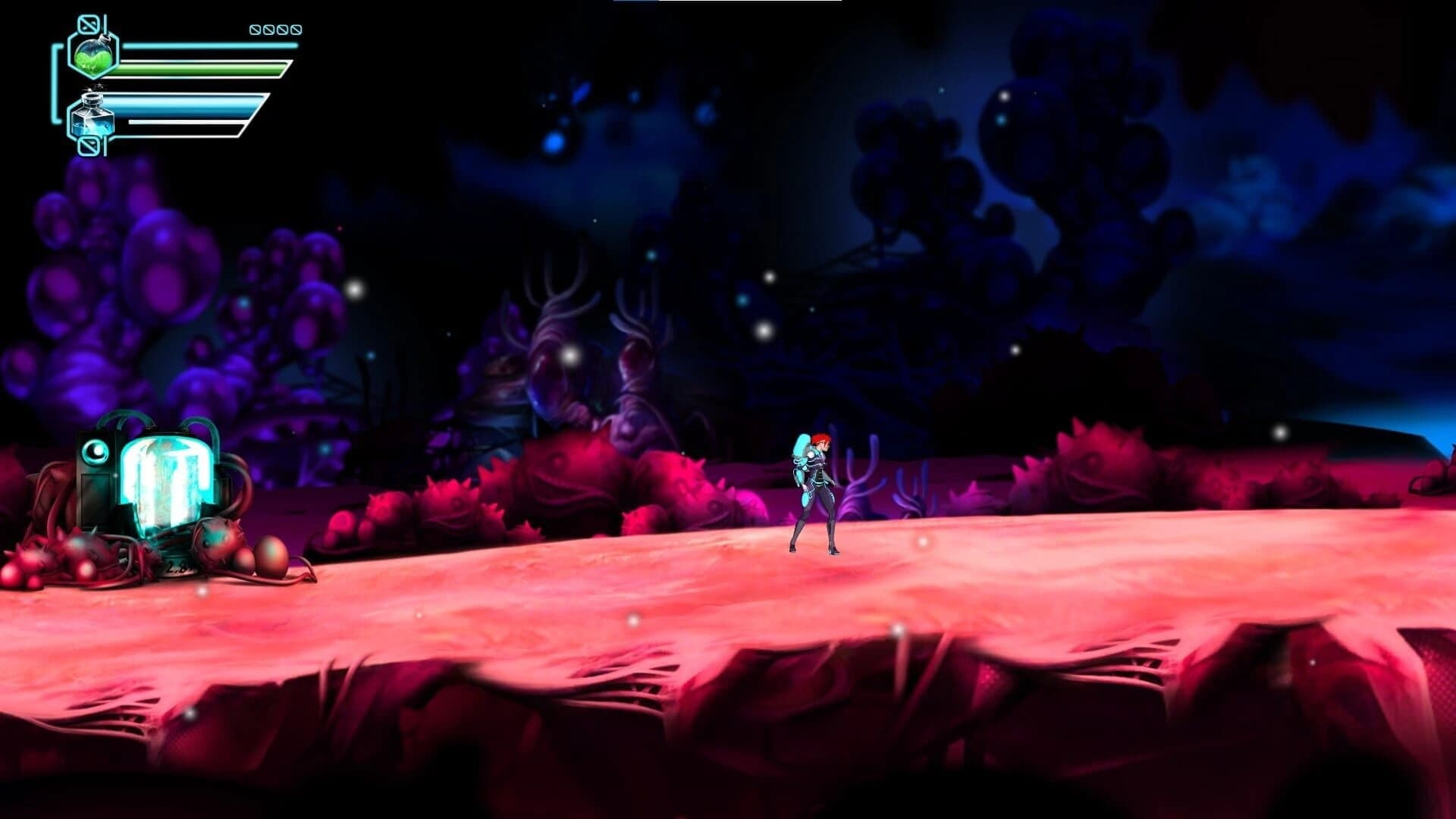
Task: Click the third ability slot in the top row
Action: coord(284,29)
